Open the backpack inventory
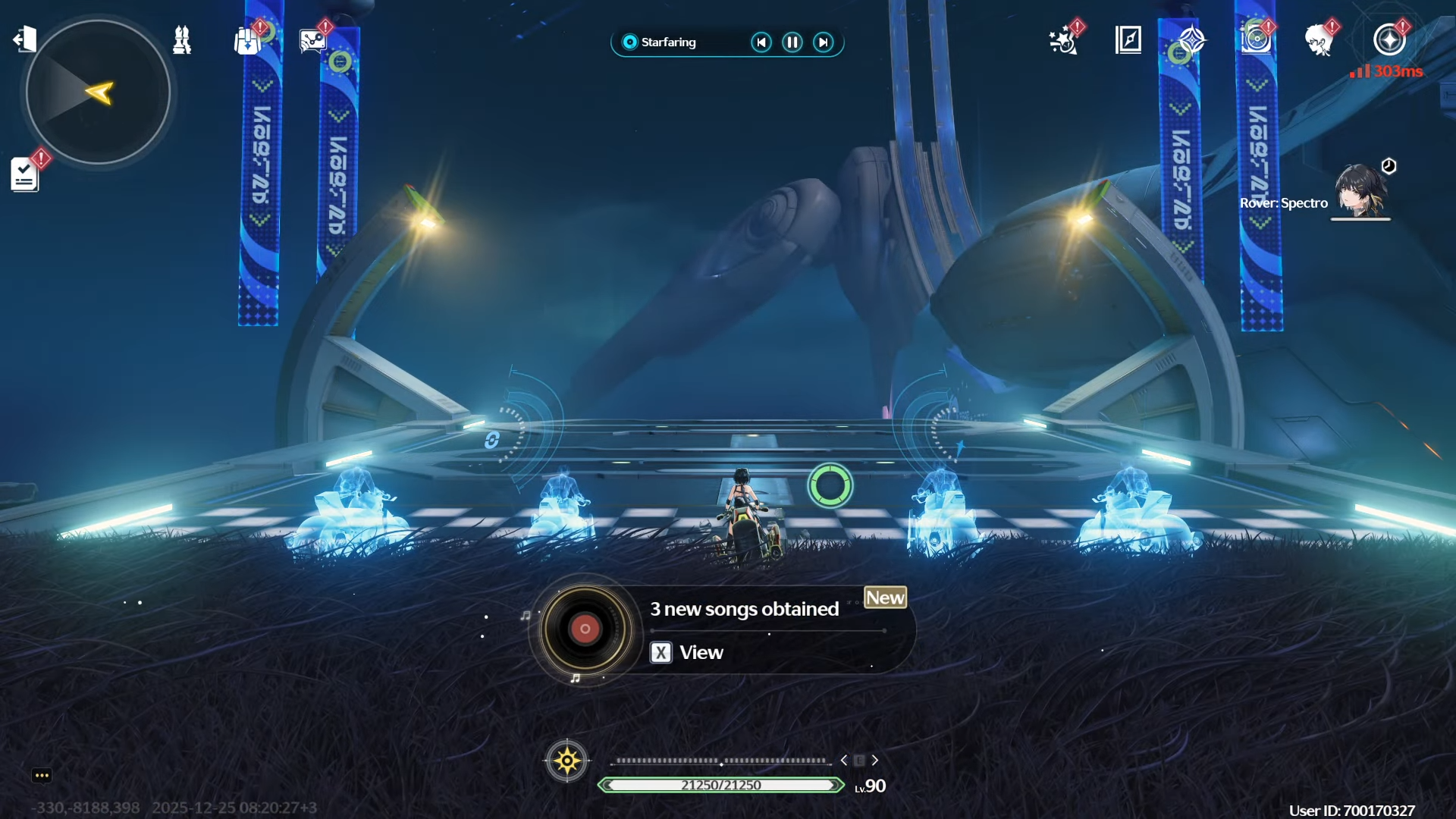The width and height of the screenshot is (1456, 819). click(x=247, y=41)
